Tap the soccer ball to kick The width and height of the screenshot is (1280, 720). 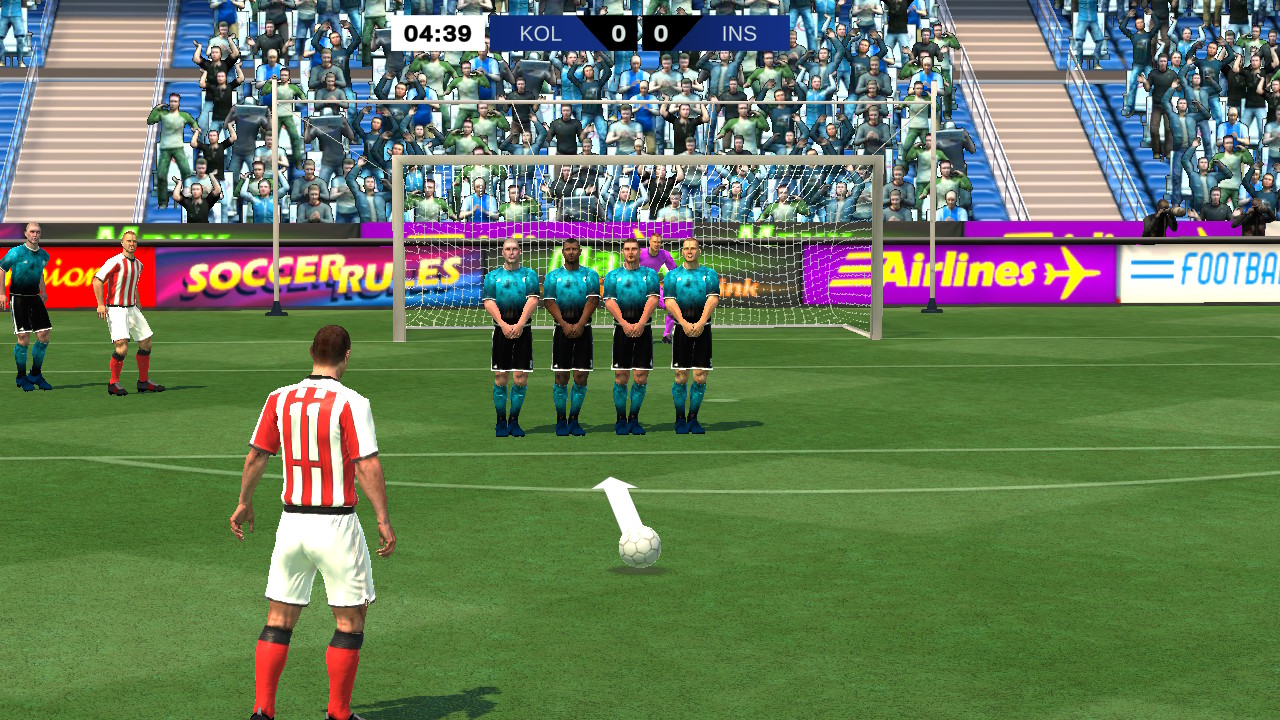pos(641,545)
